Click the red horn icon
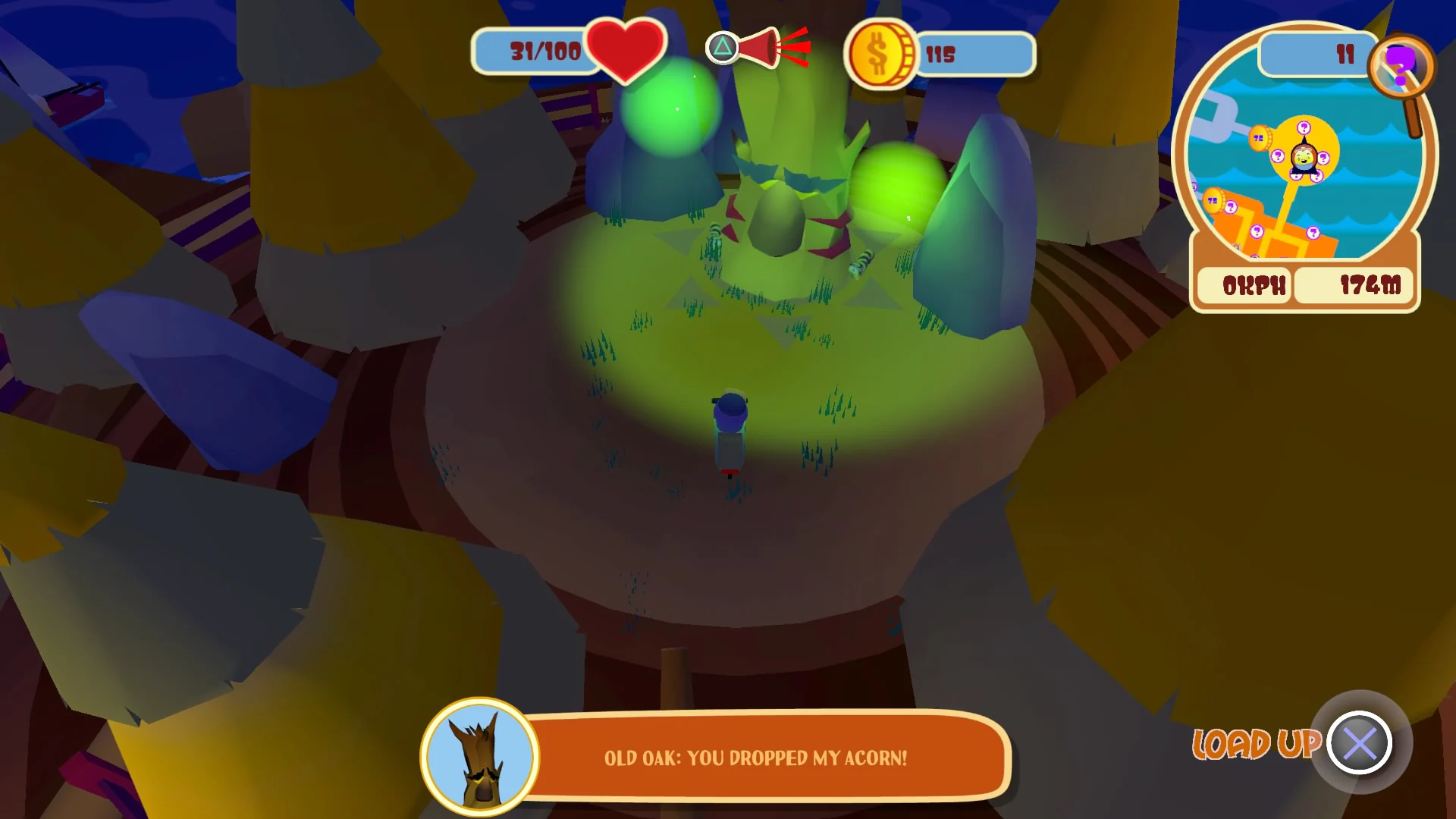 (x=765, y=47)
